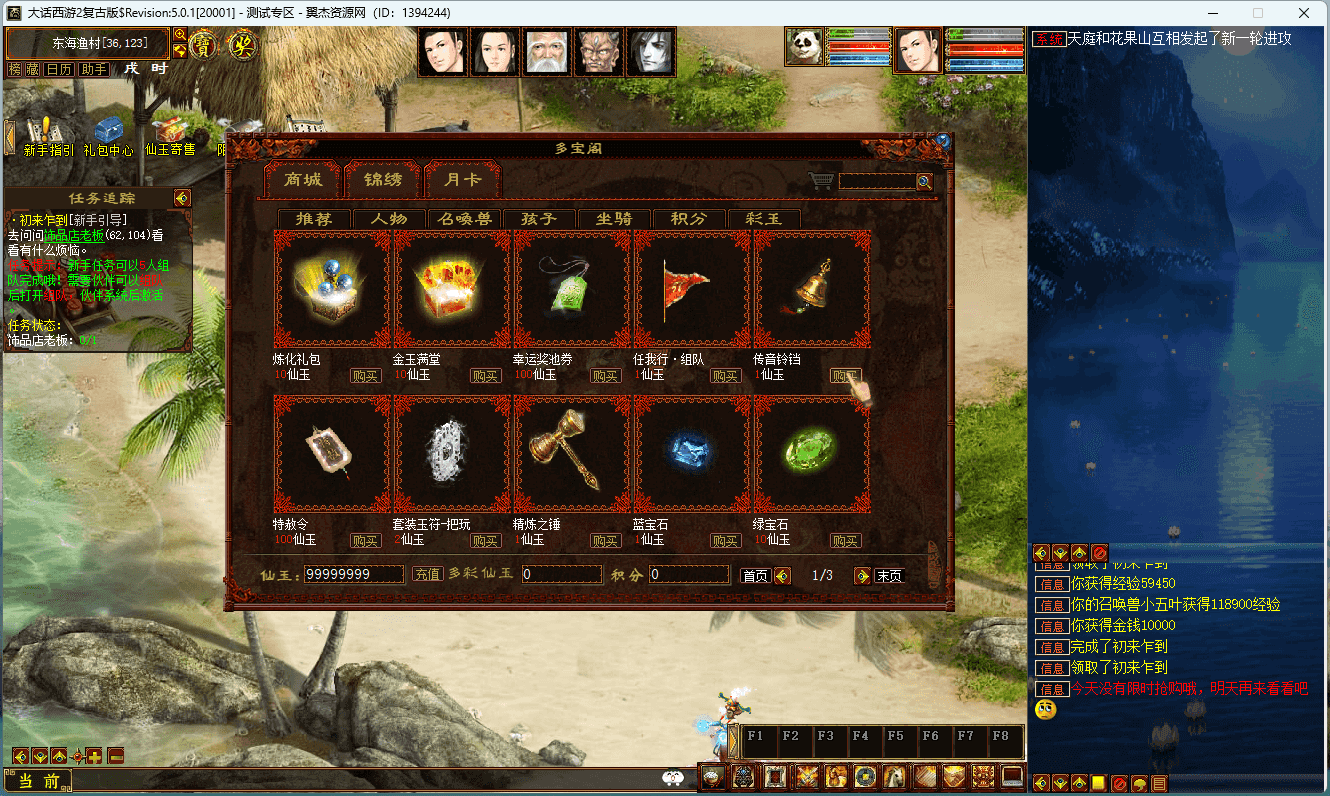Click the 饰品店老板 quest link
Image resolution: width=1330 pixels, height=796 pixels.
pos(74,235)
